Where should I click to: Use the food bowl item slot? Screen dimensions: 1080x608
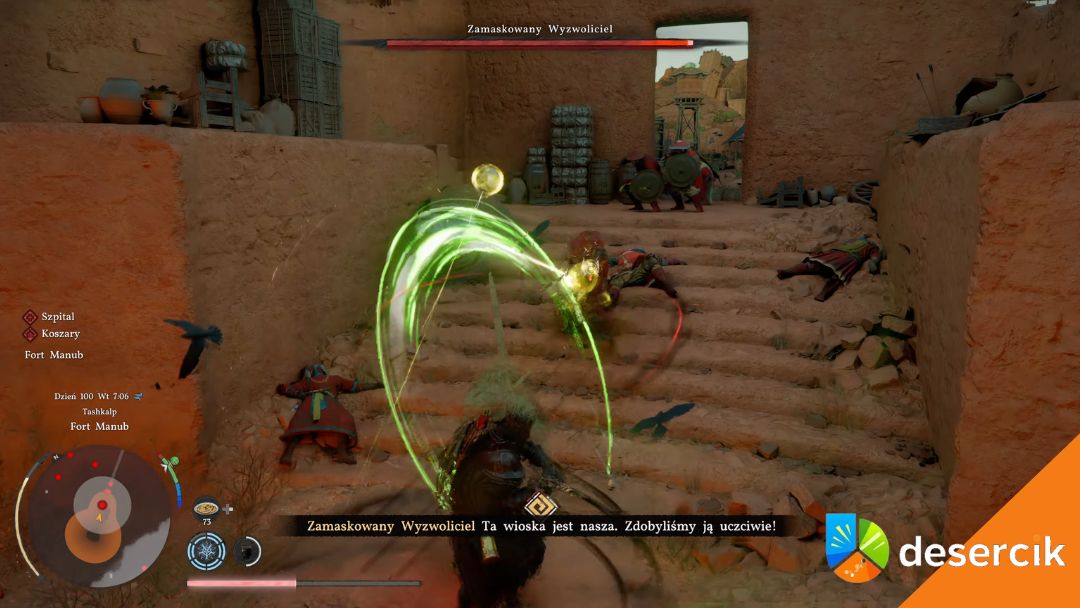(x=208, y=507)
